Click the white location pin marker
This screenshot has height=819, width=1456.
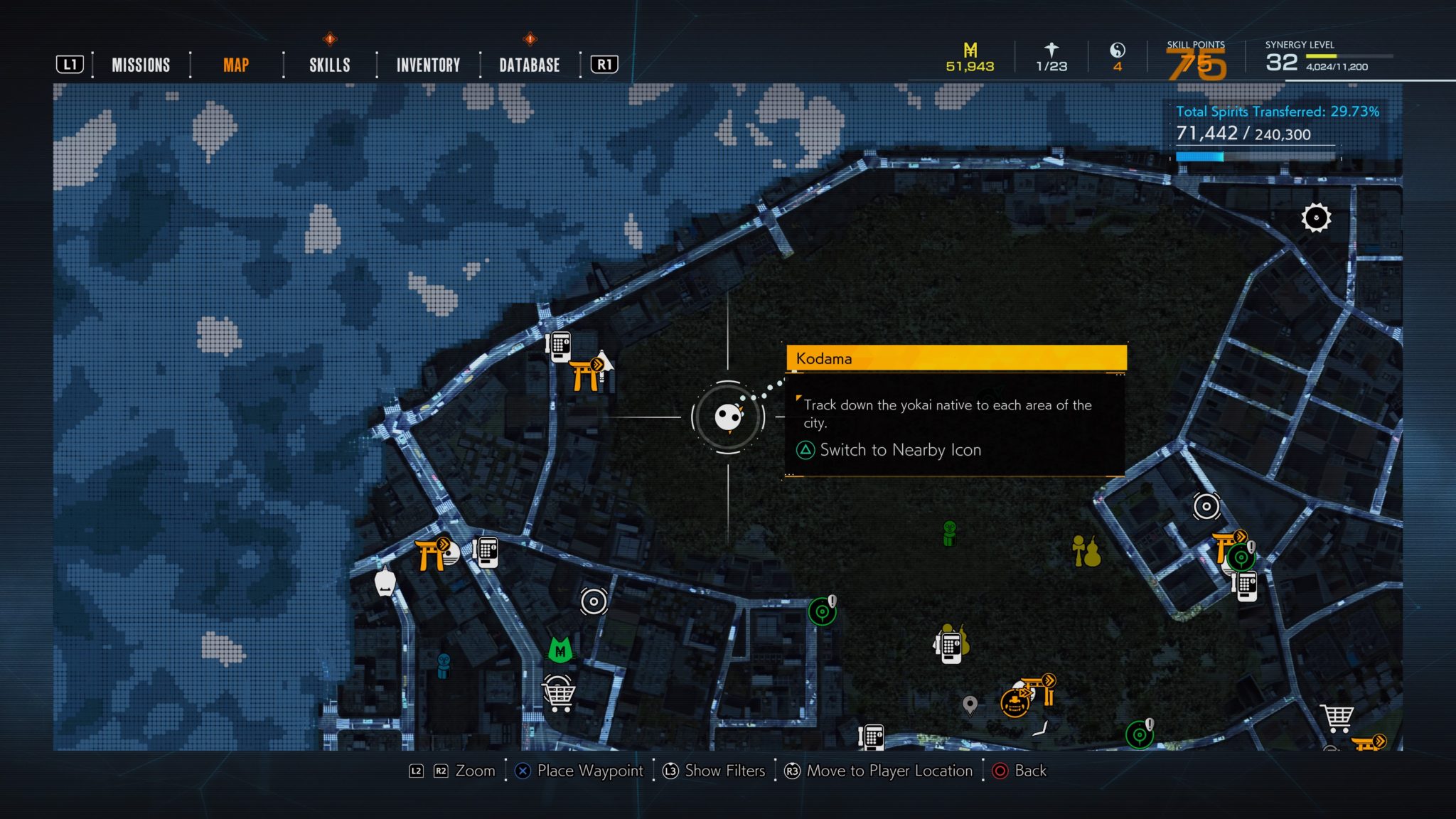click(x=970, y=705)
